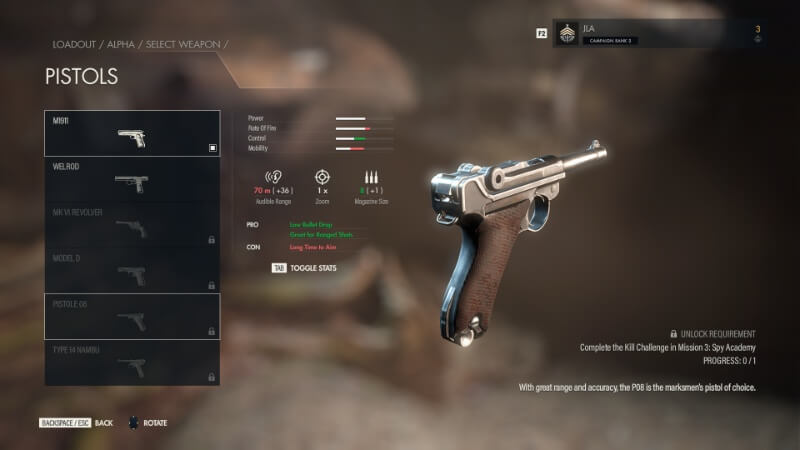800x450 pixels.
Task: Select the Pistole 08 entry
Action: 132,317
